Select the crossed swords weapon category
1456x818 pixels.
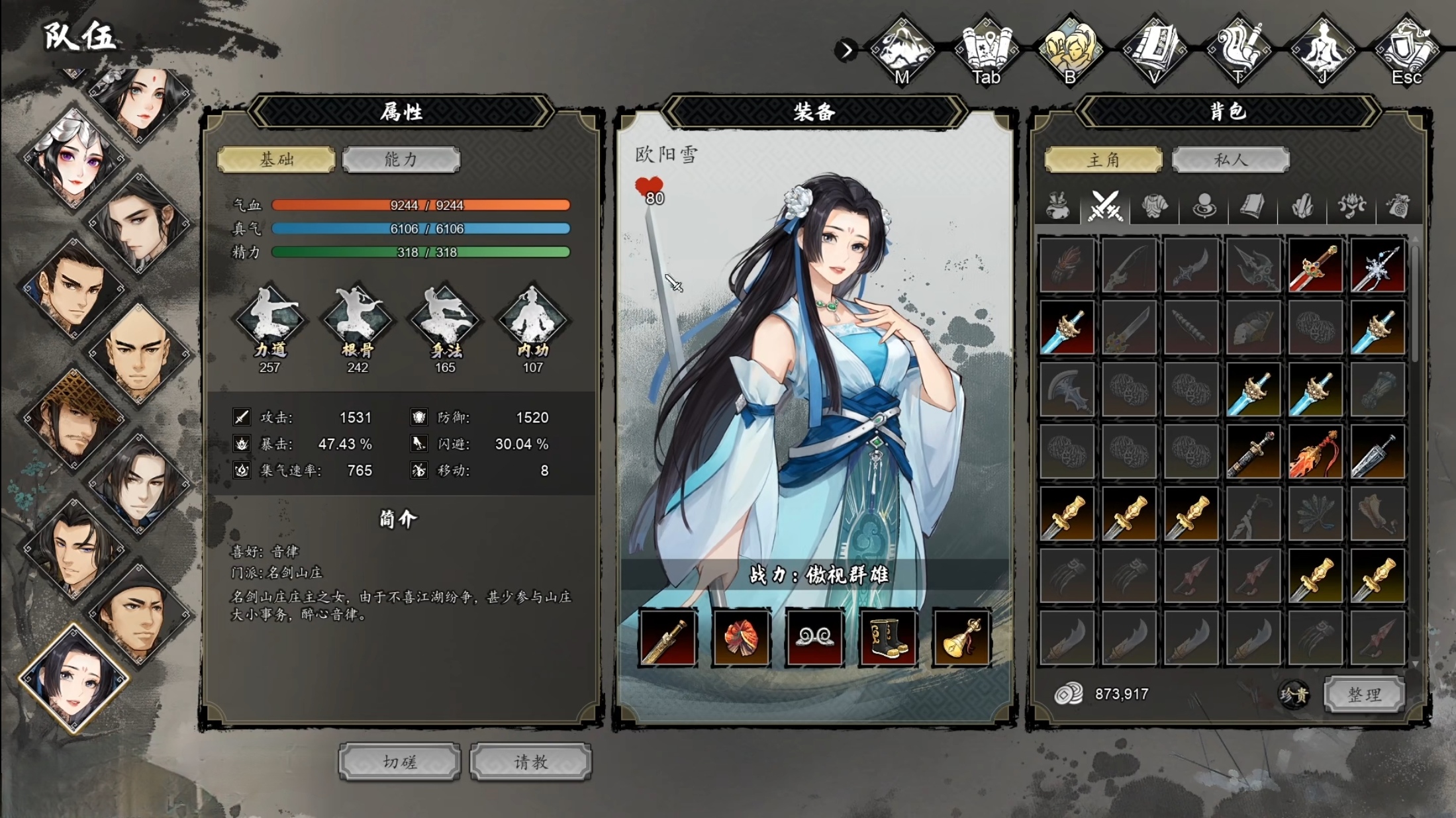click(x=1105, y=206)
